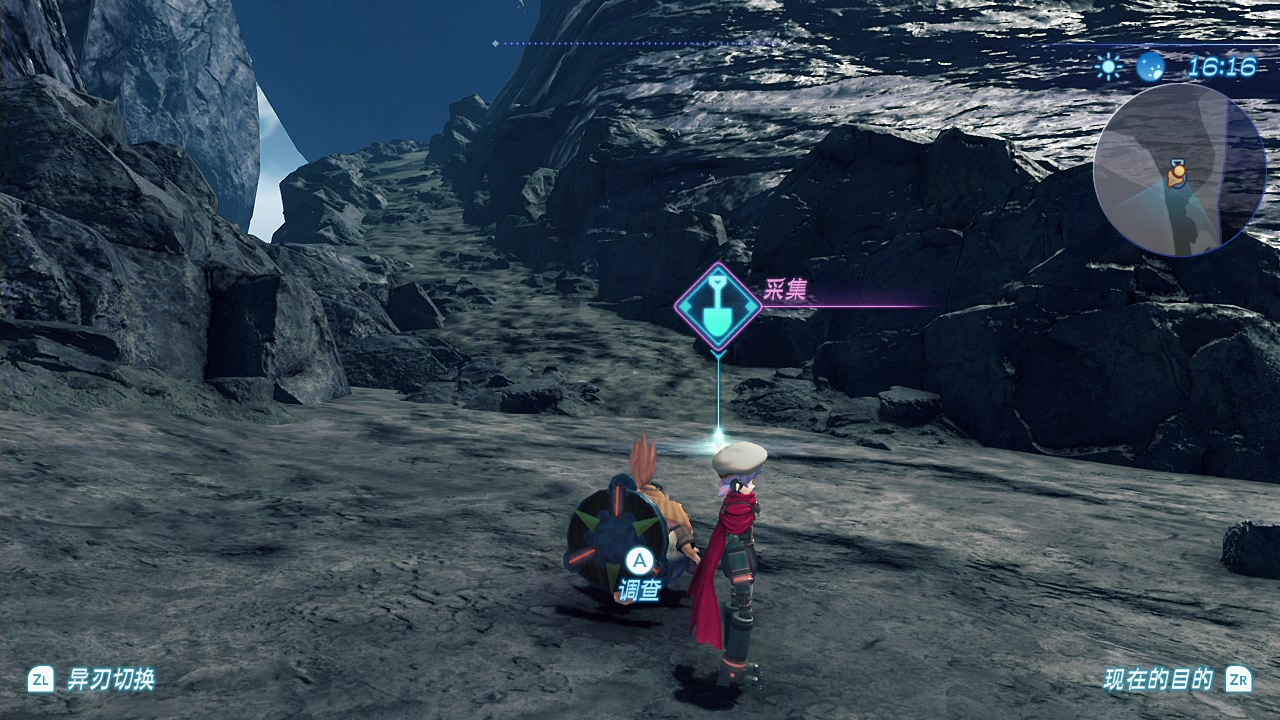Show 现在的目的 current objective
Screen dimensions: 1280x720
[x=1158, y=680]
